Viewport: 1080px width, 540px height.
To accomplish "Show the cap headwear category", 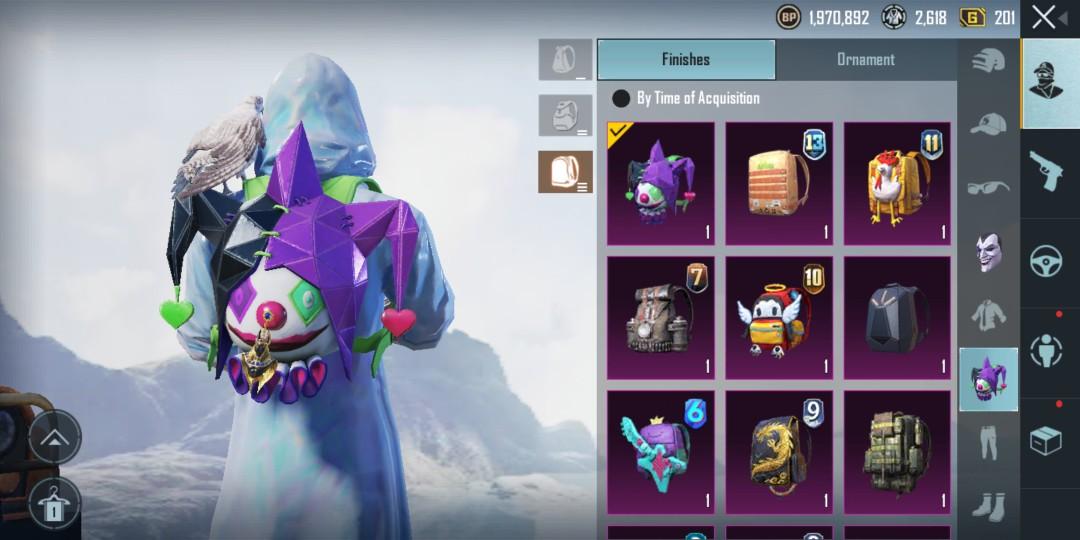I will pos(988,125).
